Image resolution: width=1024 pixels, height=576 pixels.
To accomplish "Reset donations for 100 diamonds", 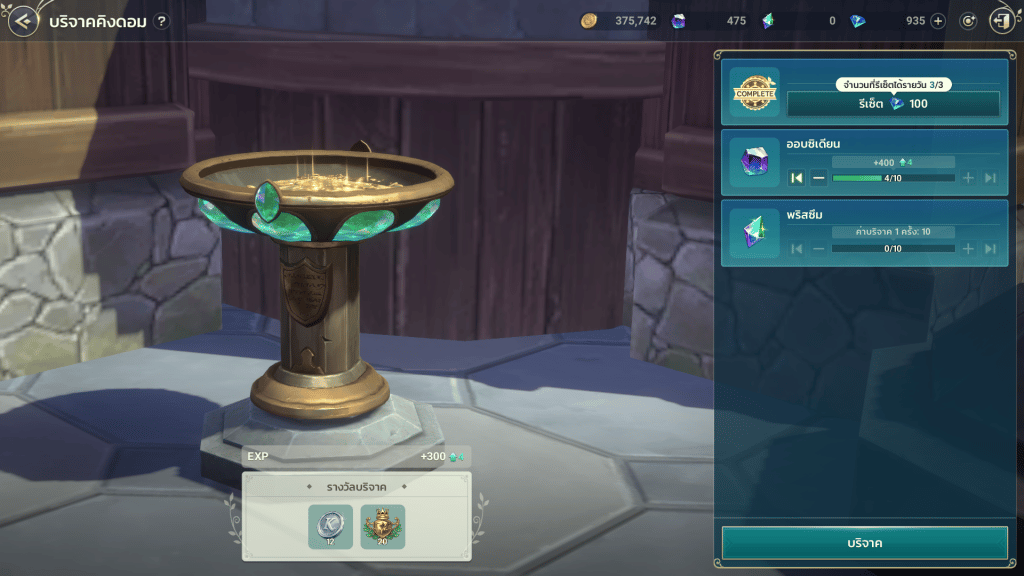I will [x=893, y=104].
